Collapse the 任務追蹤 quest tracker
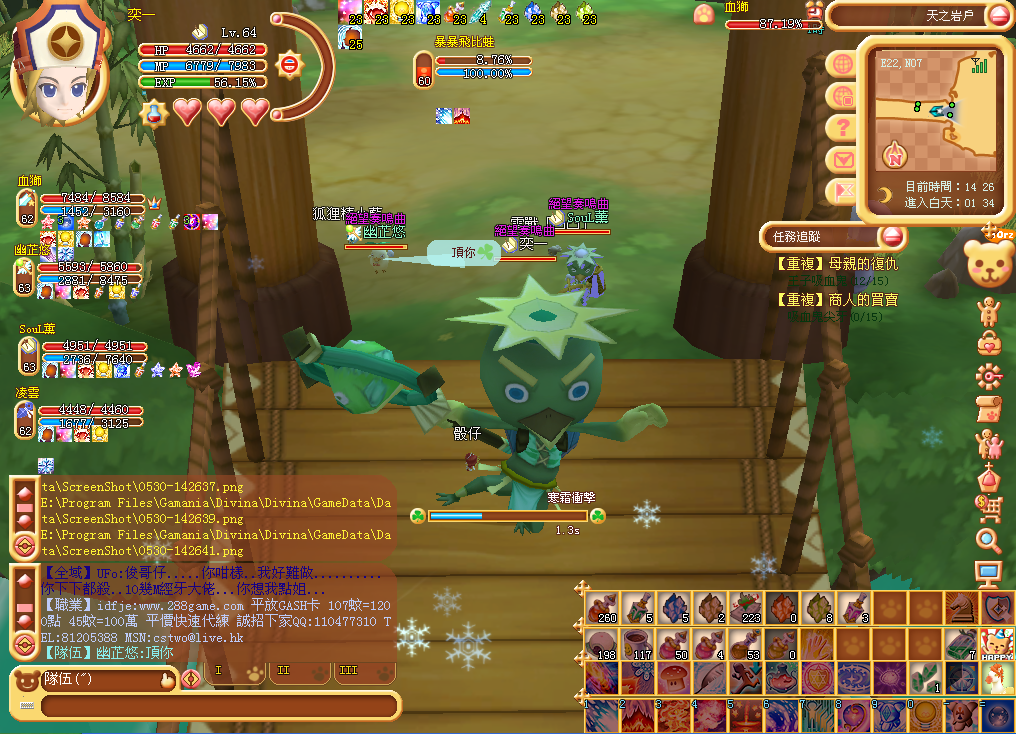Image resolution: width=1016 pixels, height=734 pixels. click(892, 237)
